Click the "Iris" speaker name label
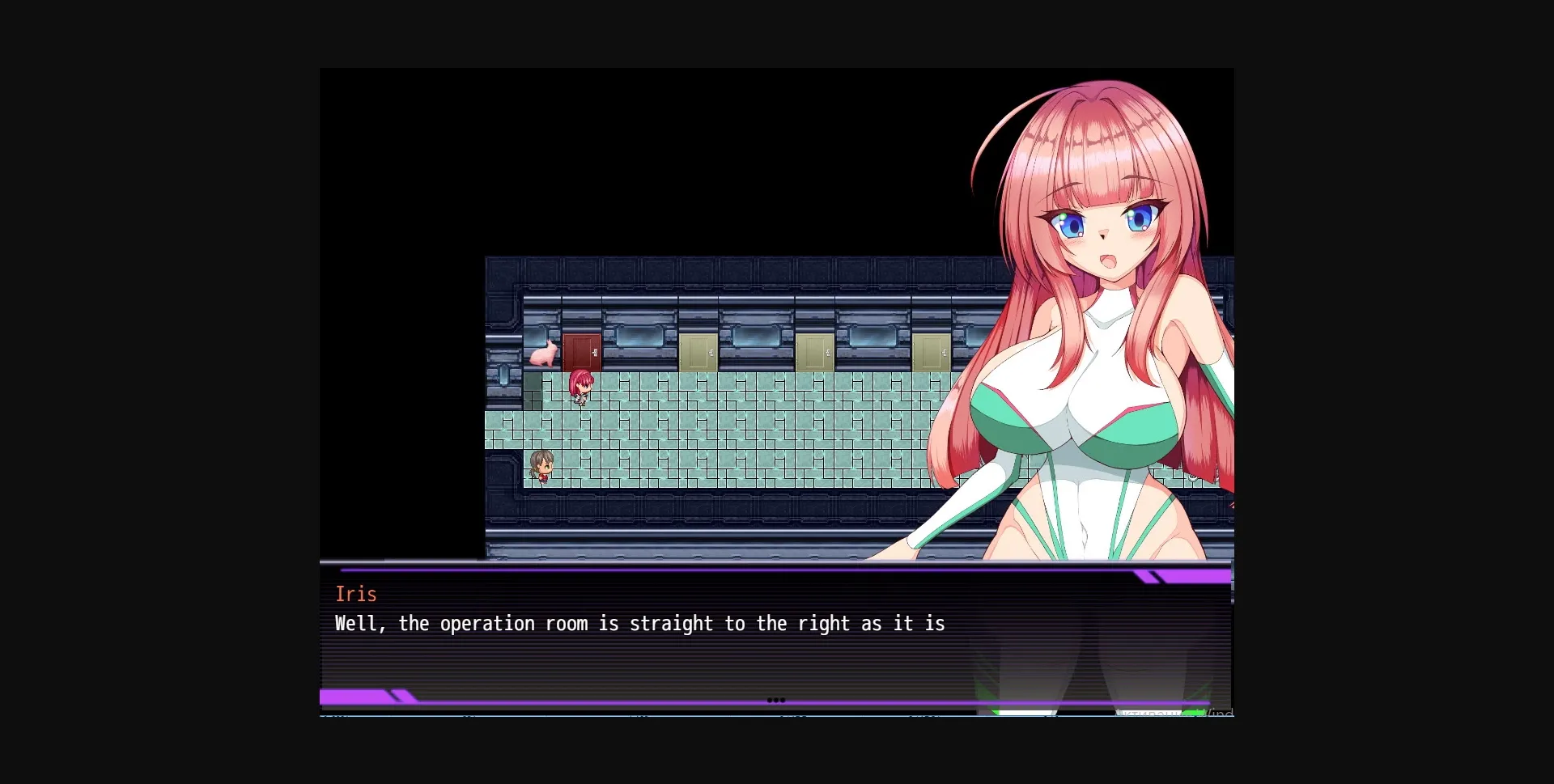This screenshot has height=784, width=1554. 356,593
